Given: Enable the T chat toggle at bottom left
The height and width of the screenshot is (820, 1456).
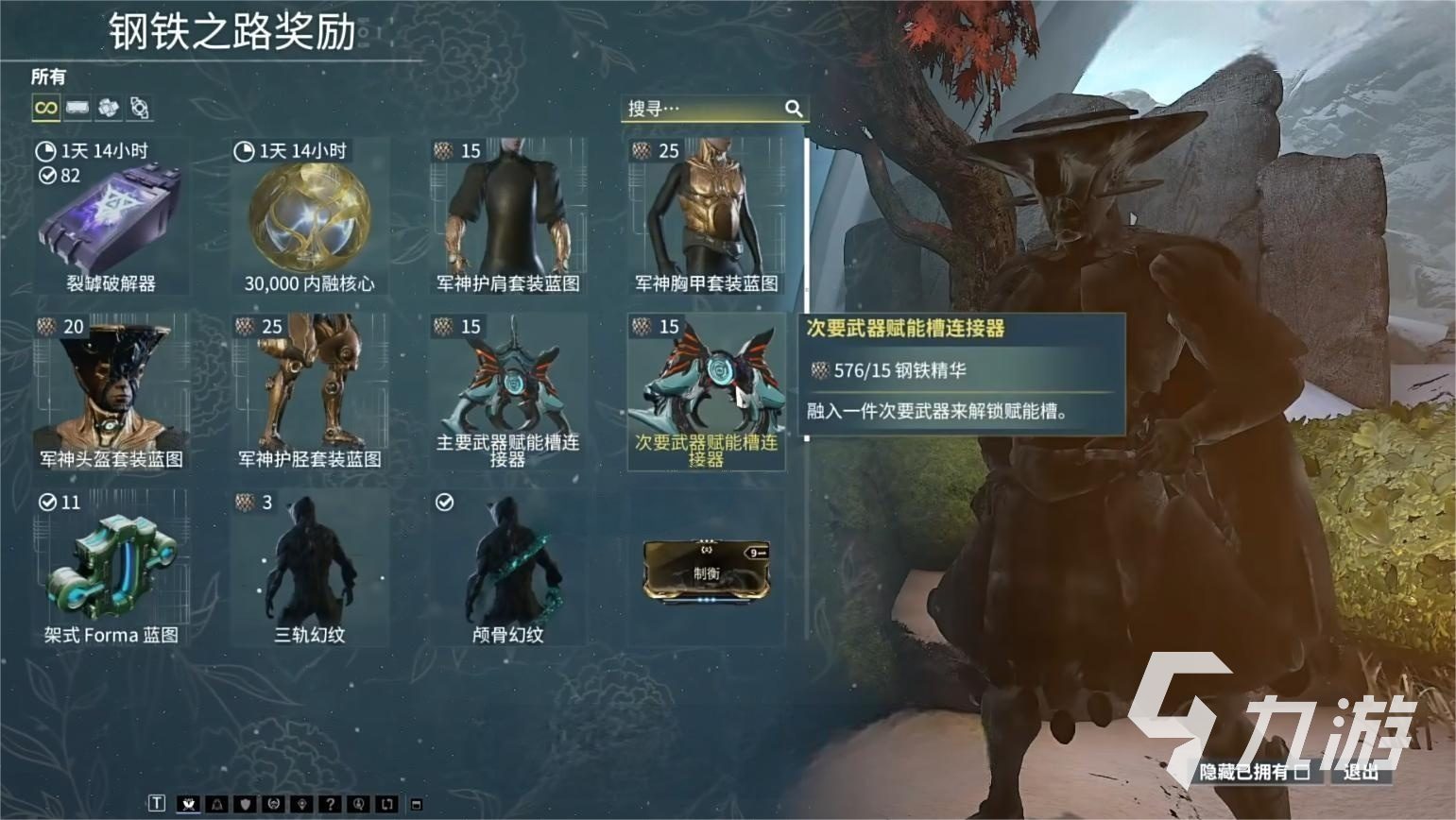Looking at the screenshot, I should click(156, 804).
